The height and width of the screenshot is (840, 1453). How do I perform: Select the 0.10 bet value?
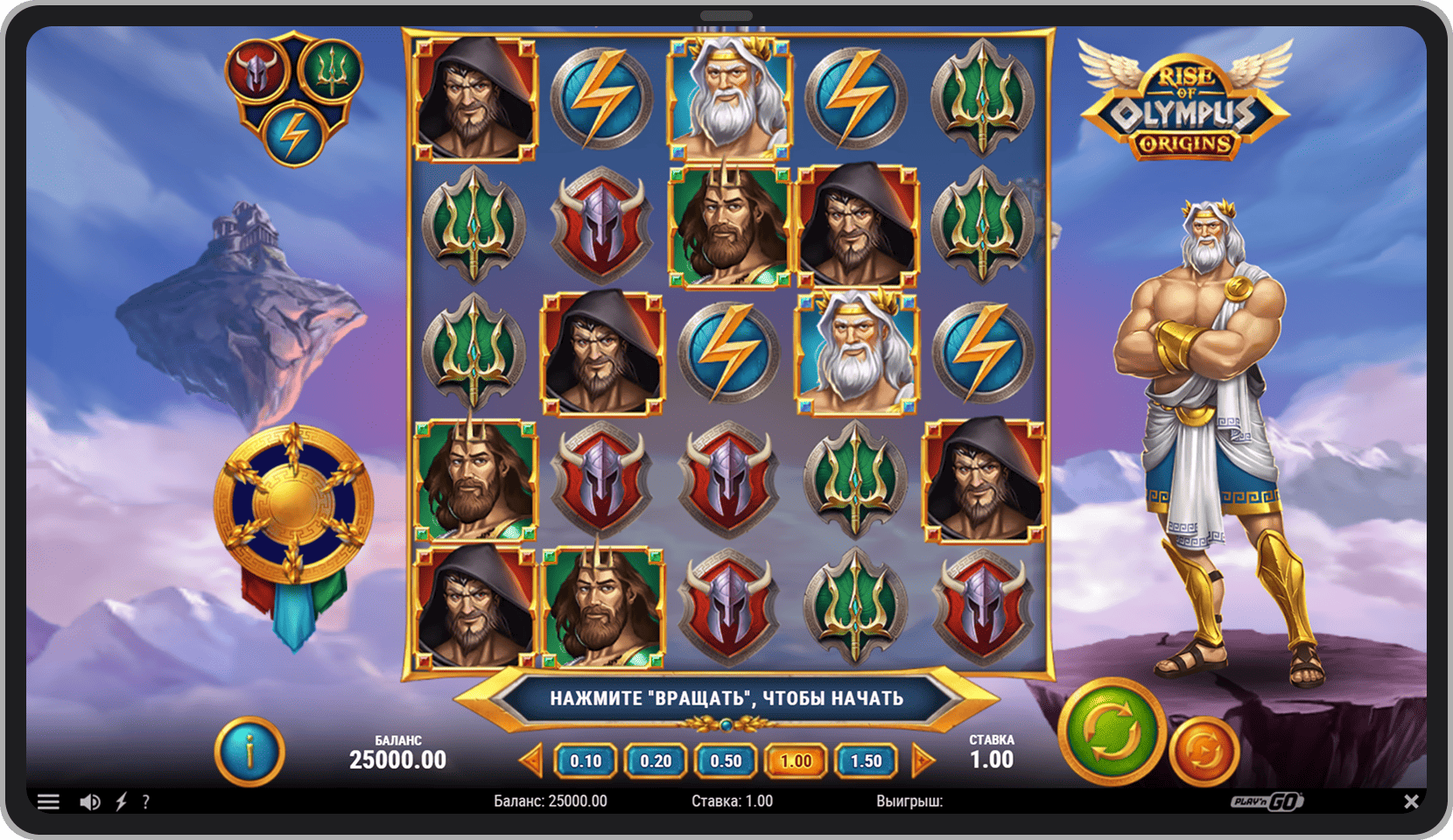(x=586, y=761)
